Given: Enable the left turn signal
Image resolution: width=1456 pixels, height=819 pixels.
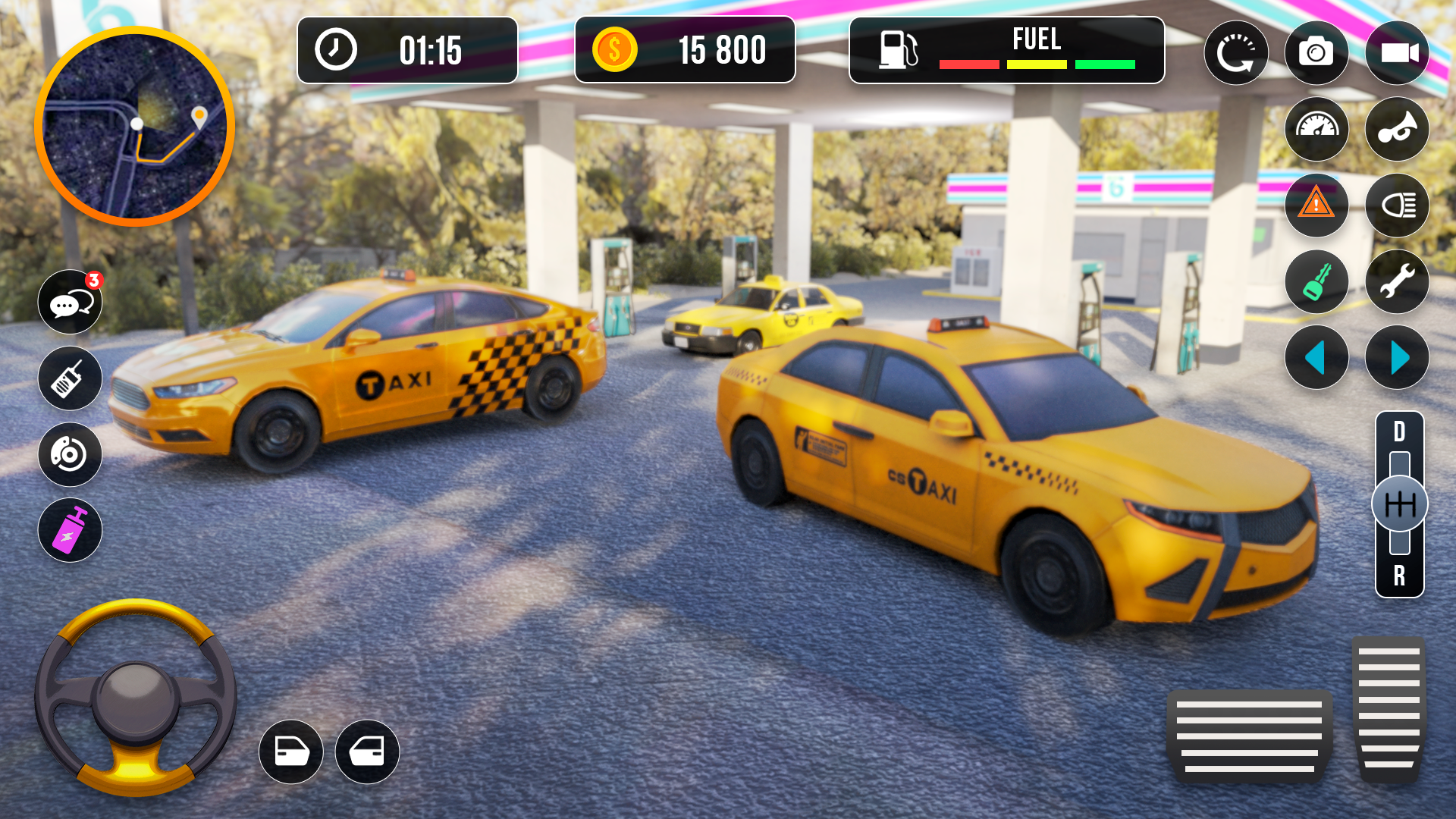Looking at the screenshot, I should click(1317, 357).
